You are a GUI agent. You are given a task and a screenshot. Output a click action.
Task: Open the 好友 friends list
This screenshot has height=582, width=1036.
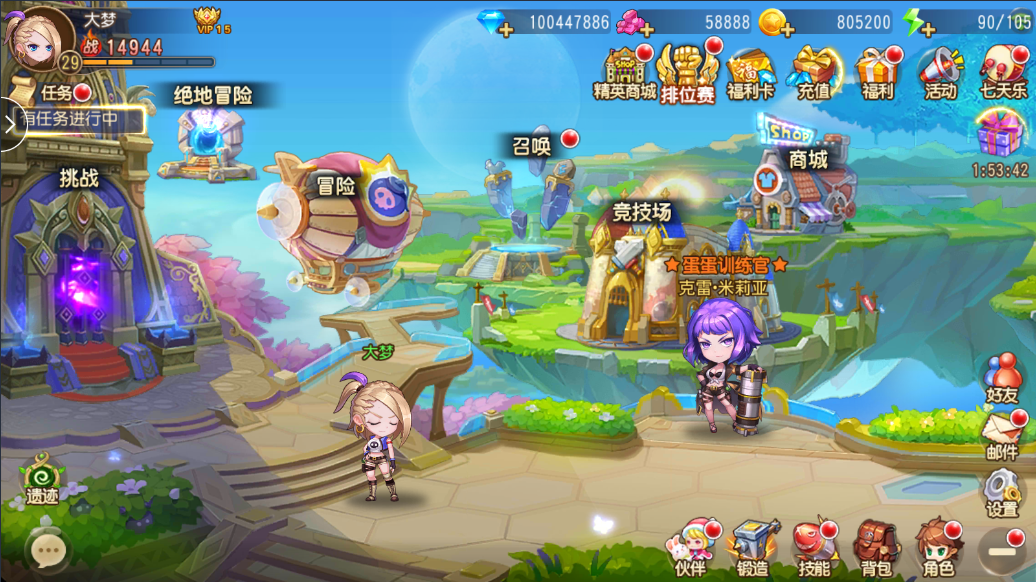click(x=1001, y=378)
